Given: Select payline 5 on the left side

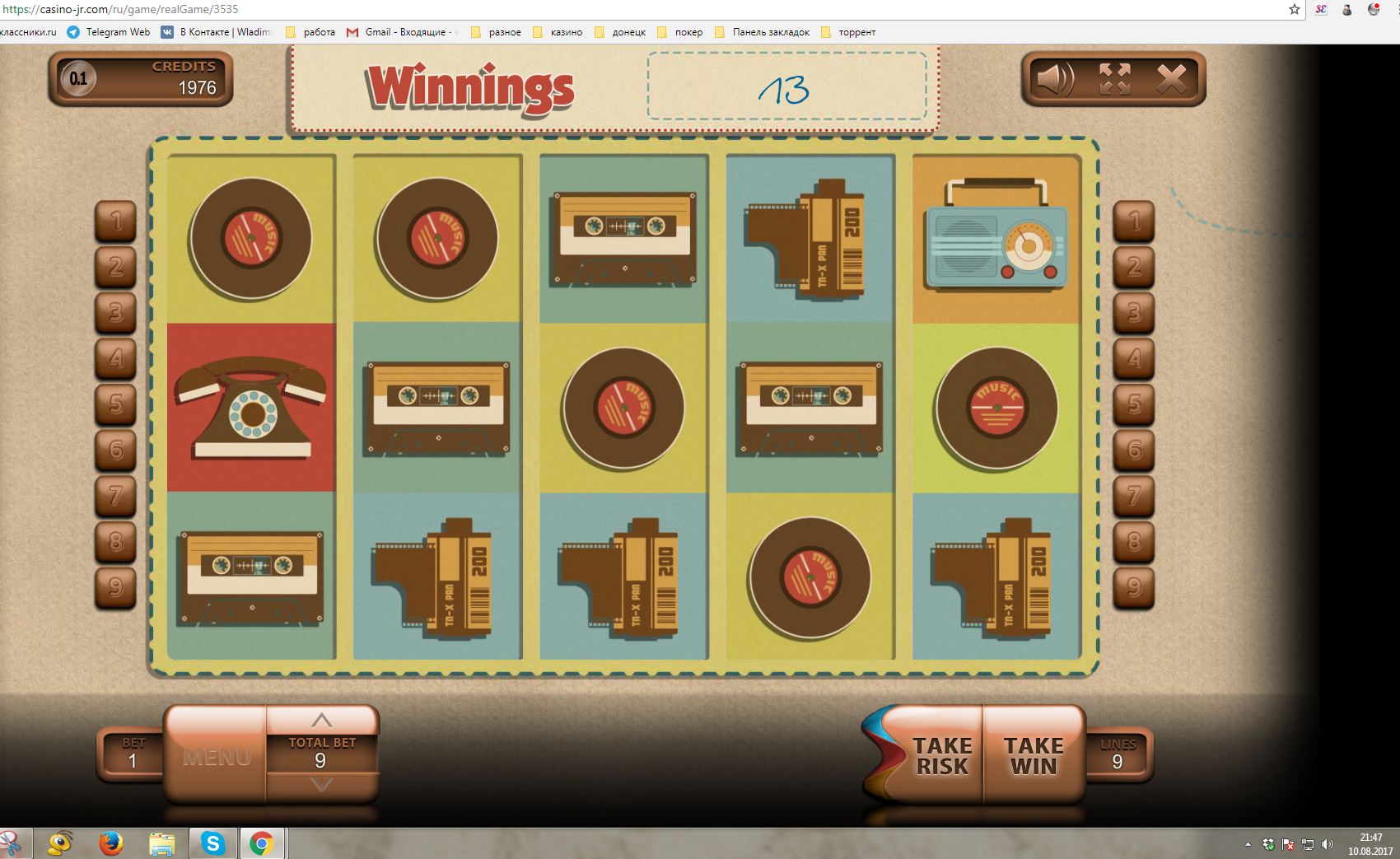Looking at the screenshot, I should click(116, 404).
